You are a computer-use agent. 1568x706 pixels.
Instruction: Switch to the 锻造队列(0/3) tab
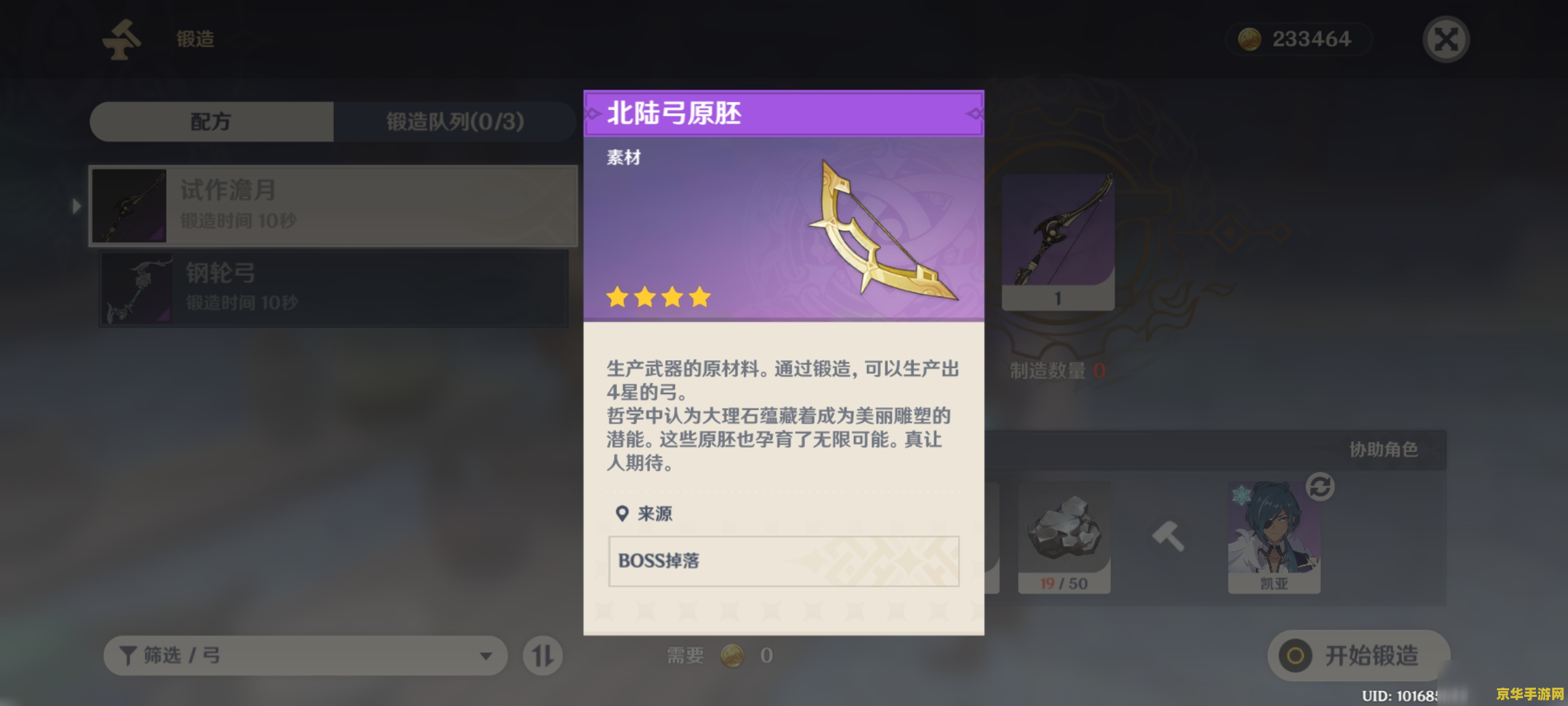tap(454, 122)
